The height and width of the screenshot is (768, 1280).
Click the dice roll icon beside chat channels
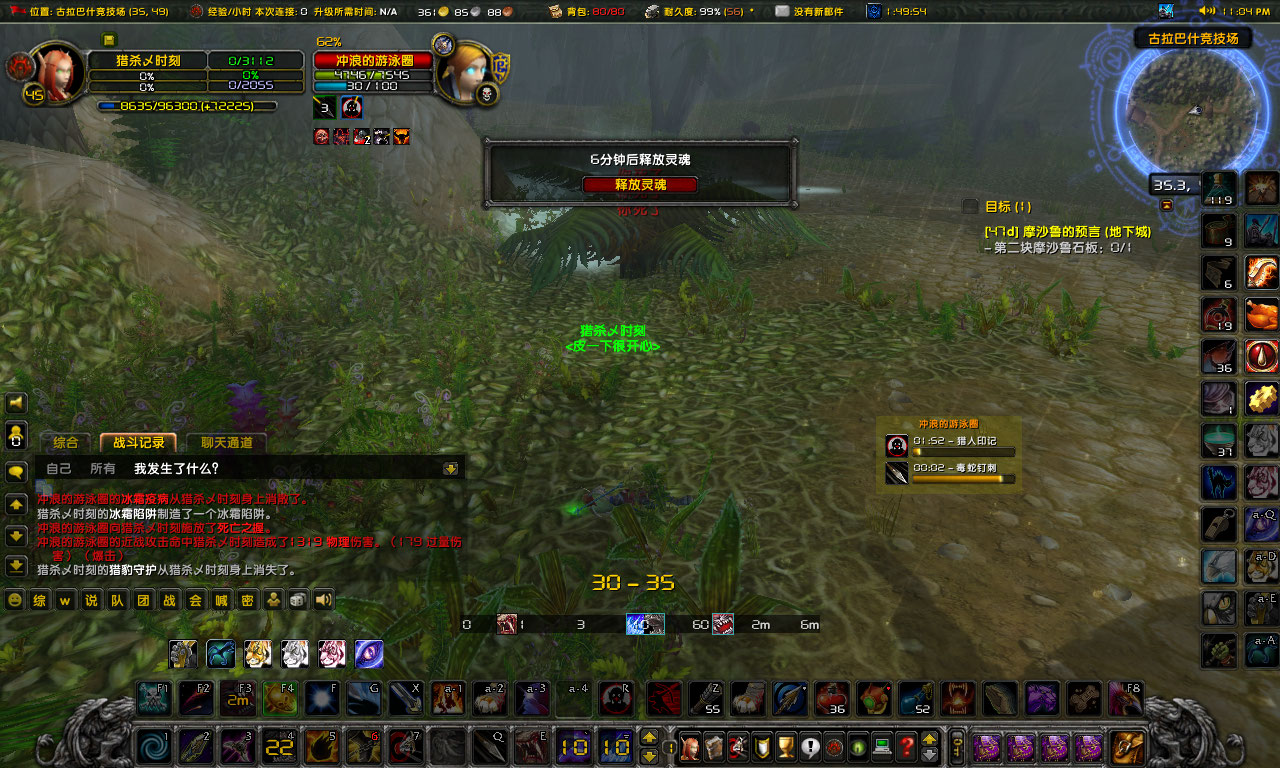coord(299,600)
